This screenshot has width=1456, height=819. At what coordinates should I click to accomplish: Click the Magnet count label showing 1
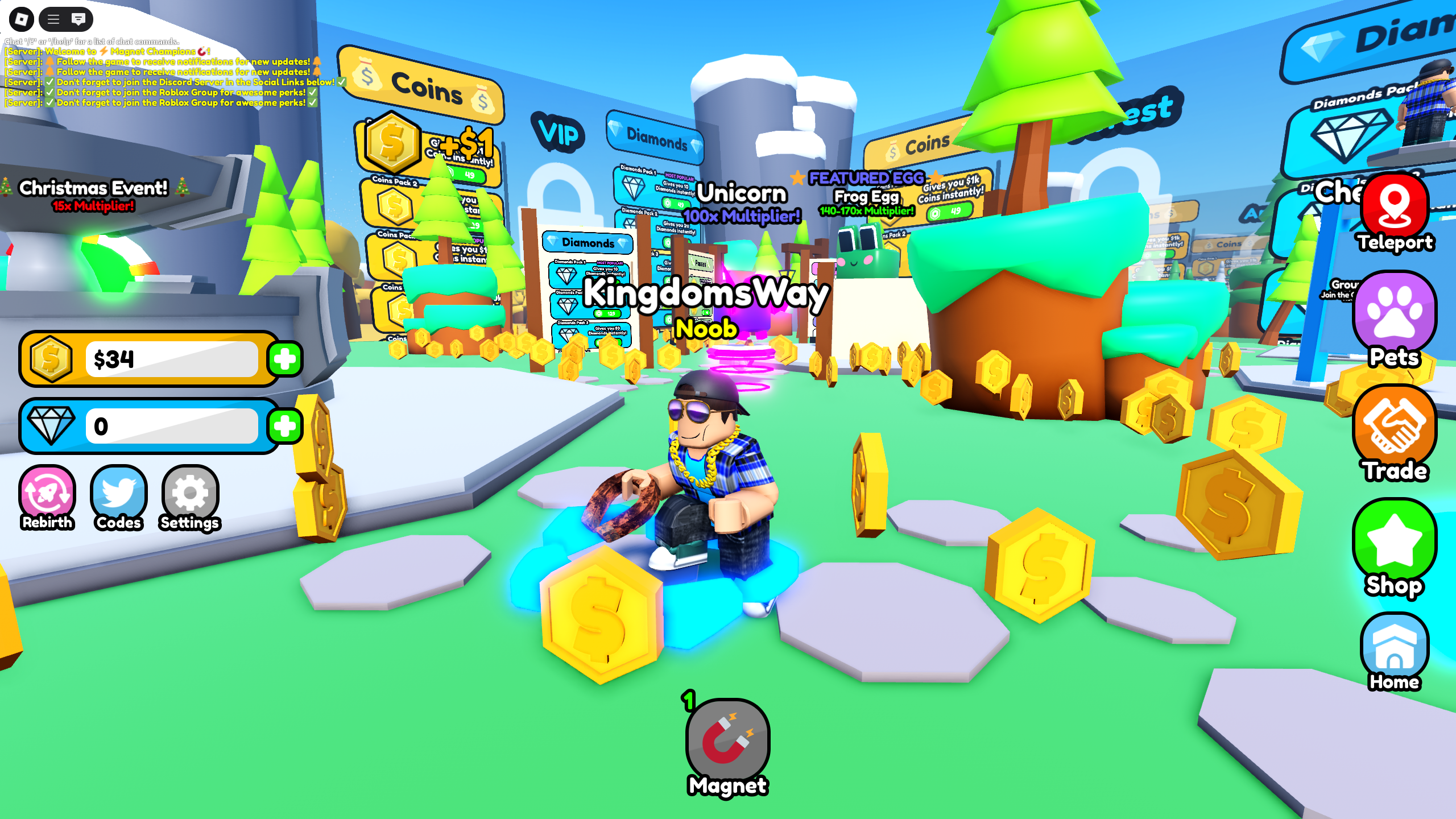[x=689, y=700]
